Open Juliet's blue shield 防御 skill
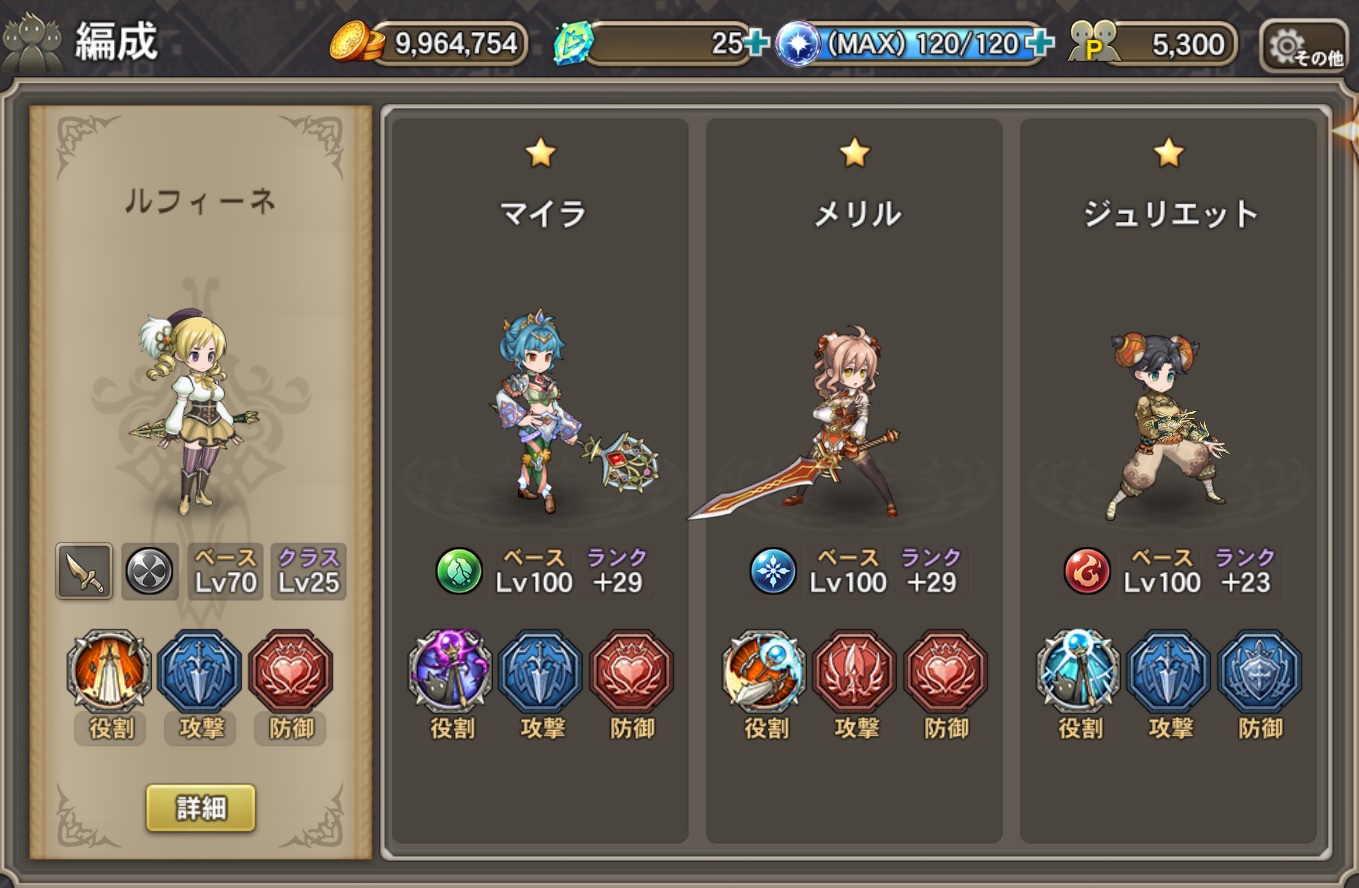 1260,671
